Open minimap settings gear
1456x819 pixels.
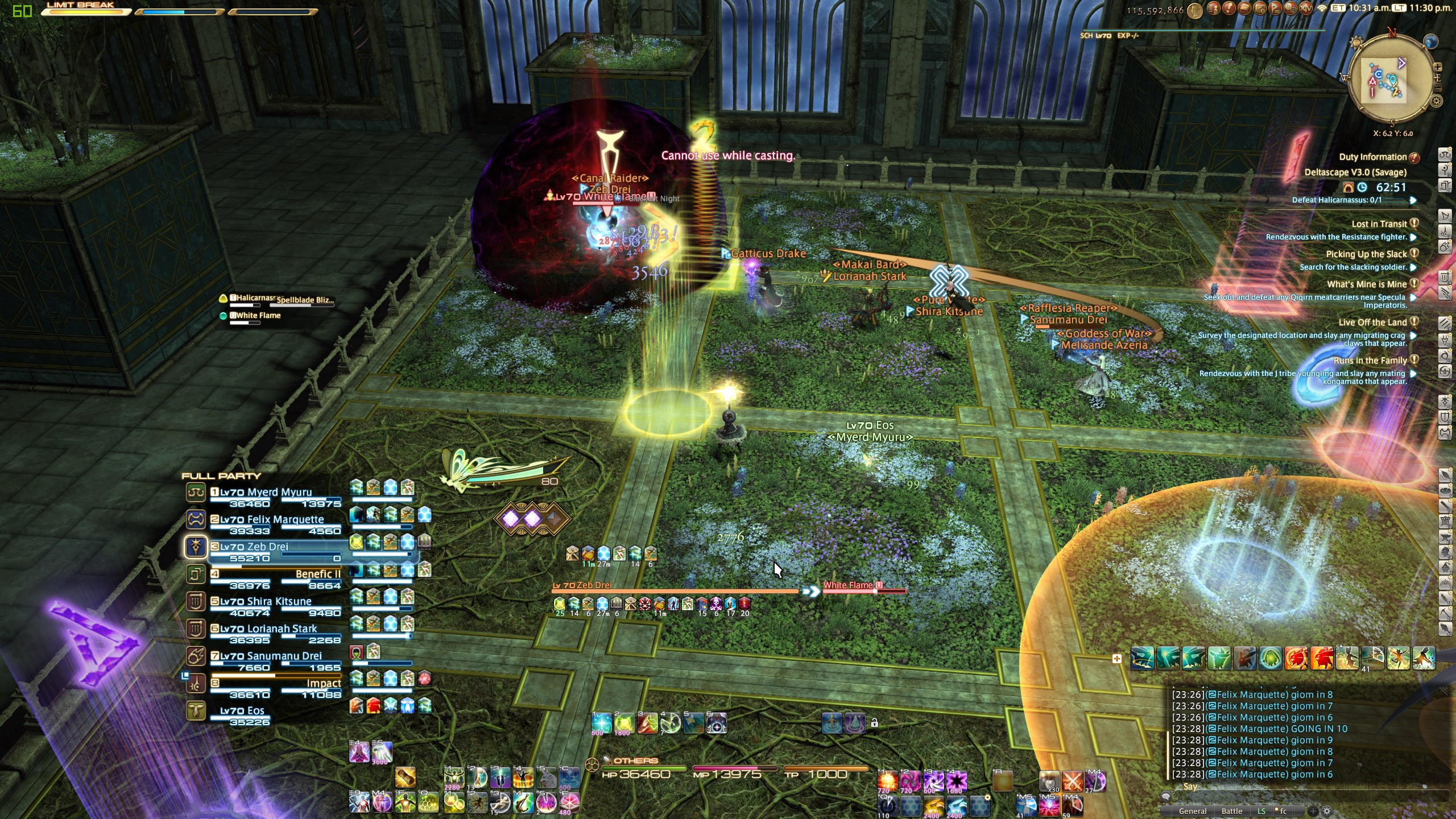(x=1437, y=101)
